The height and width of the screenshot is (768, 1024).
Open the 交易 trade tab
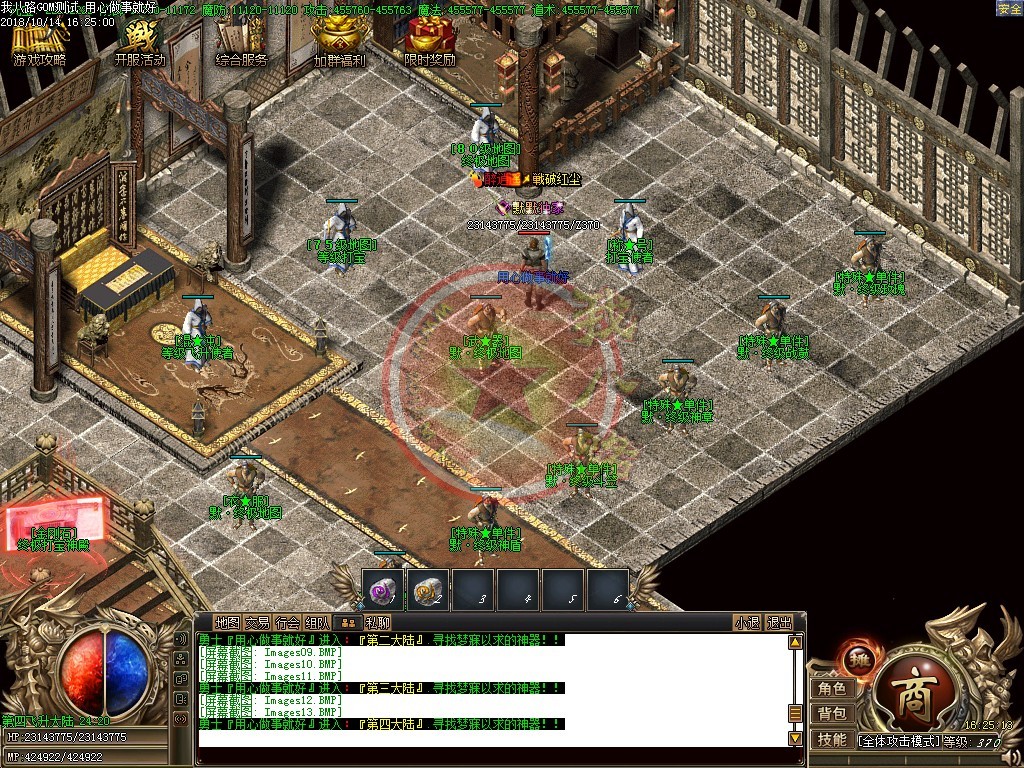click(257, 622)
